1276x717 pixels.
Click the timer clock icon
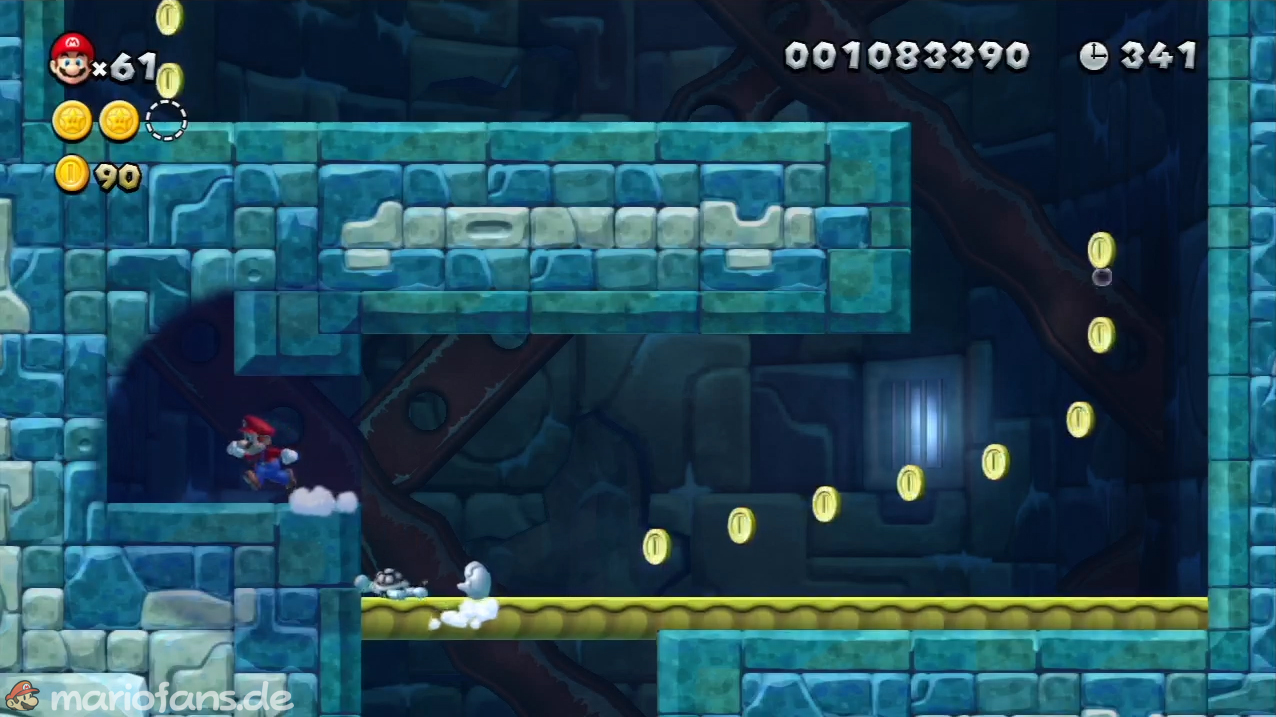pyautogui.click(x=1093, y=56)
